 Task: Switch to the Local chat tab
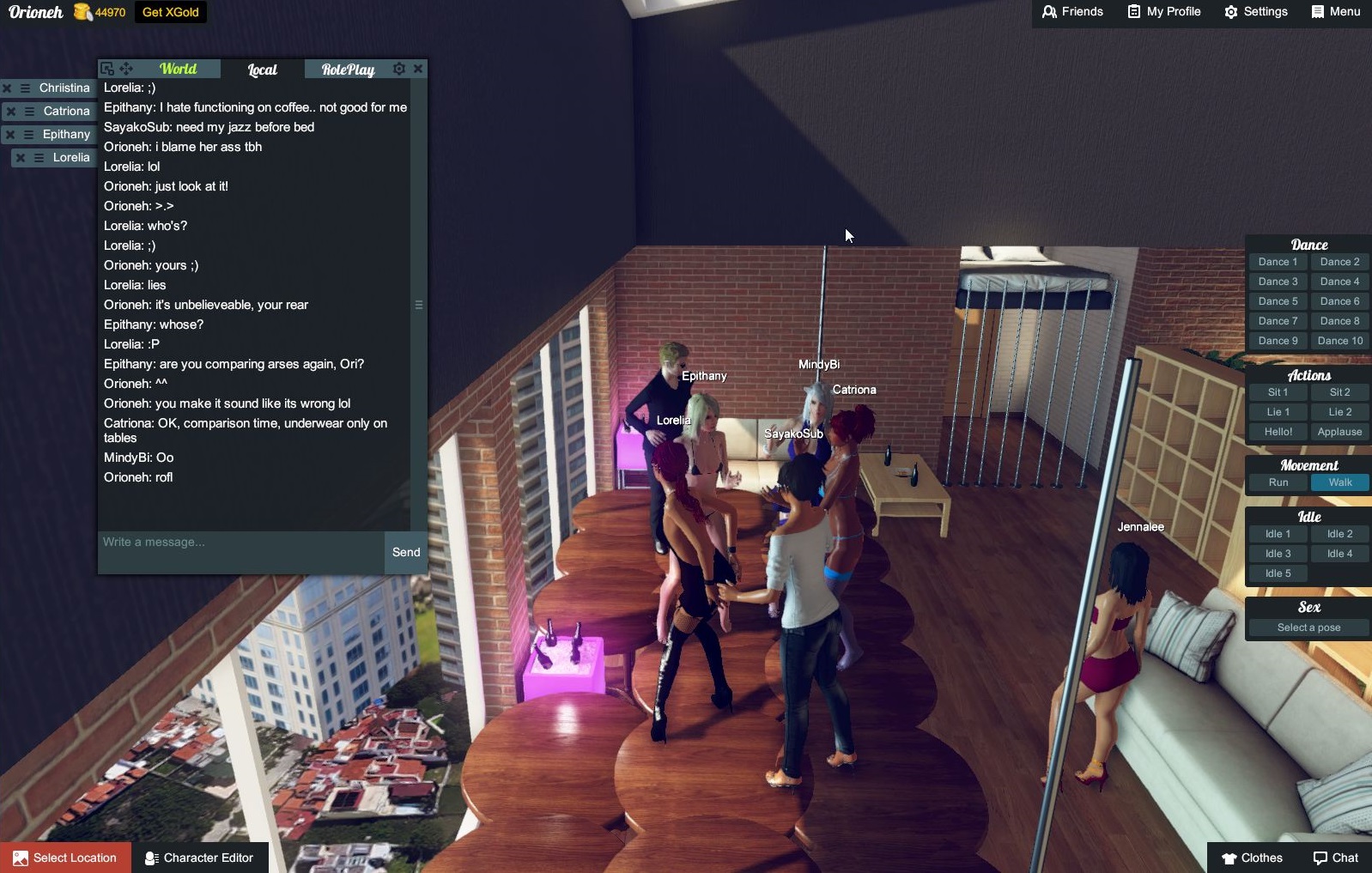(261, 70)
